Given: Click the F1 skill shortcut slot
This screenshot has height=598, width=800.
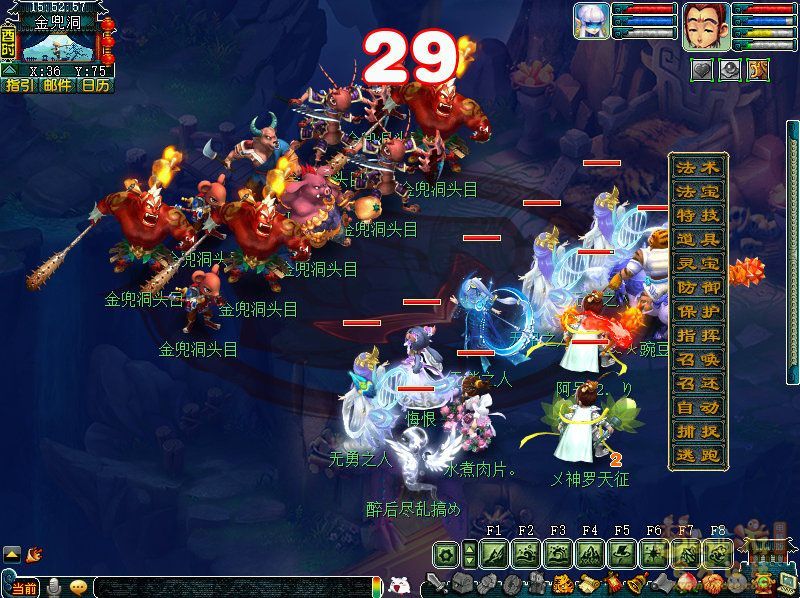Looking at the screenshot, I should coord(494,553).
